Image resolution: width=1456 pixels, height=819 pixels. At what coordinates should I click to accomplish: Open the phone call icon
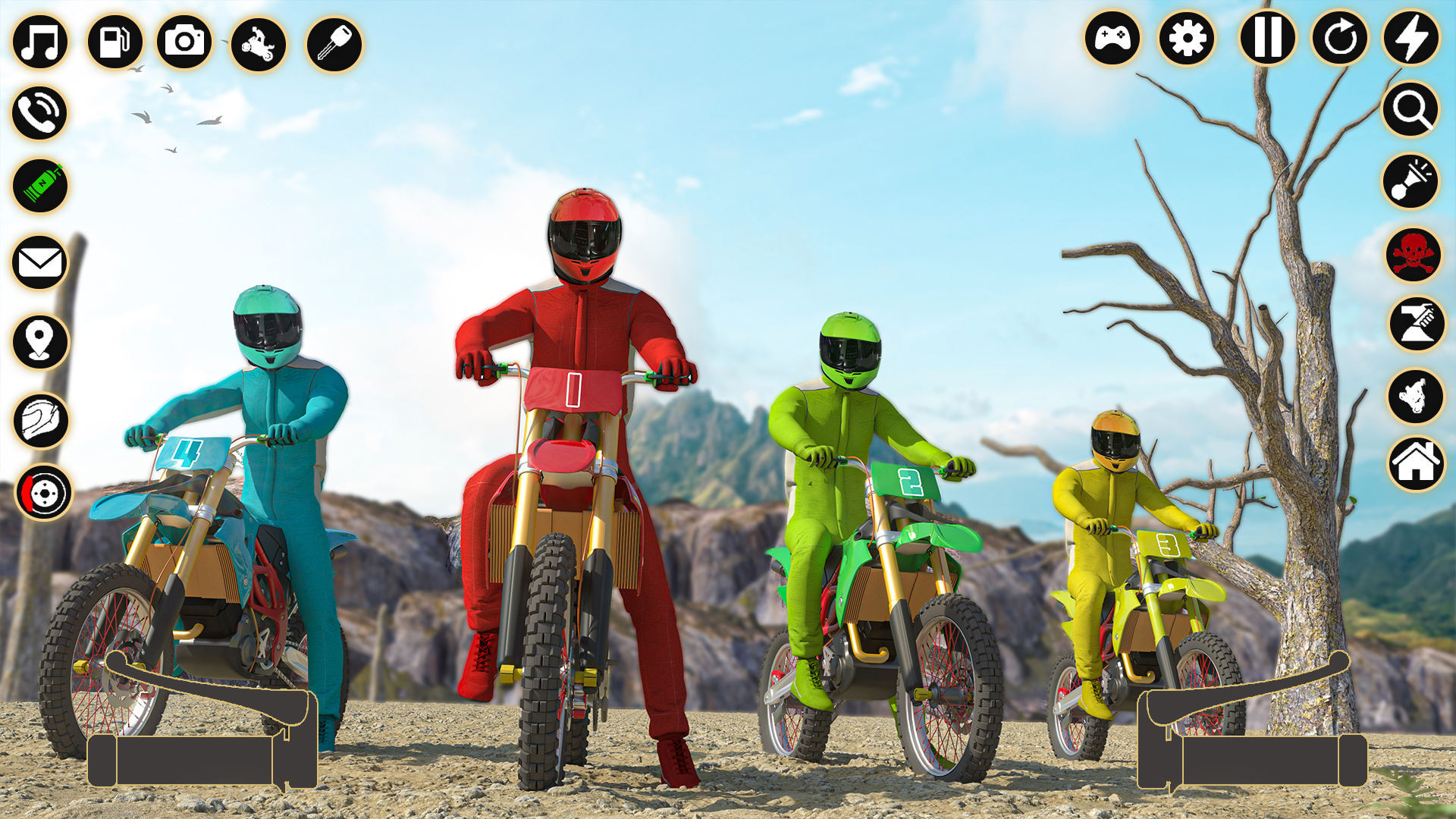39,112
